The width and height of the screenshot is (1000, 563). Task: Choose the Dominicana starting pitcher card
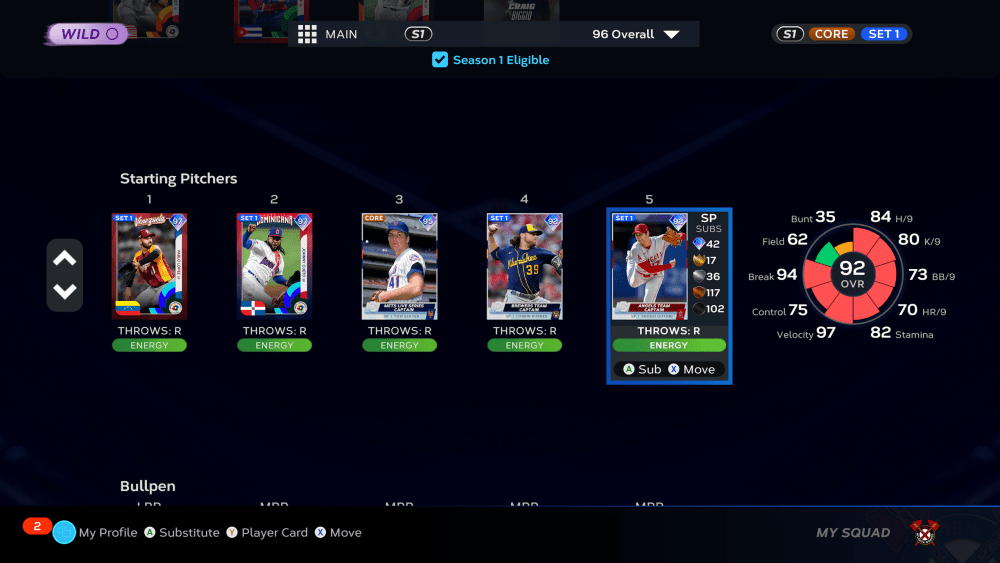coord(274,266)
